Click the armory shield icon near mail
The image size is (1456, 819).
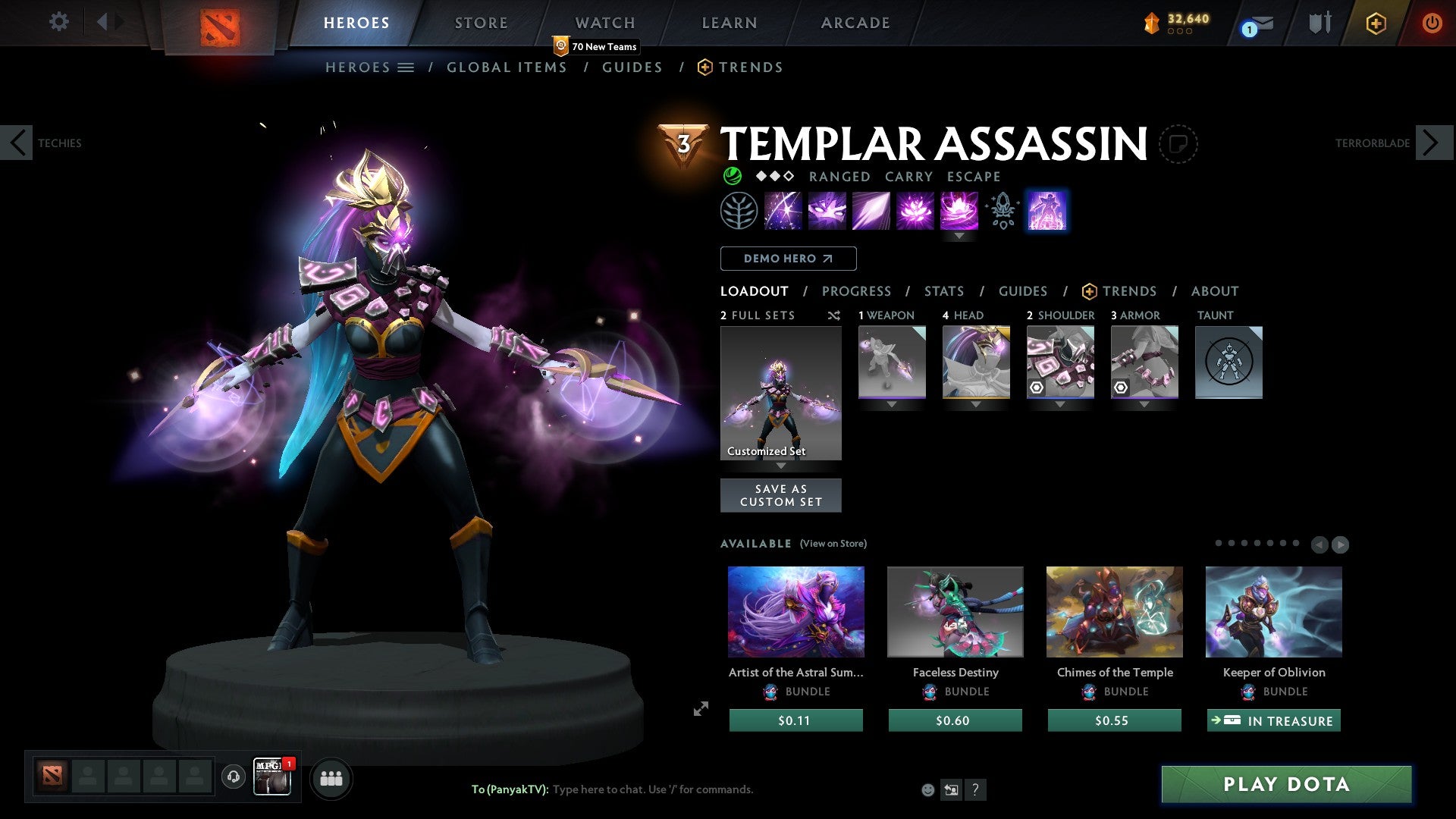point(1318,22)
